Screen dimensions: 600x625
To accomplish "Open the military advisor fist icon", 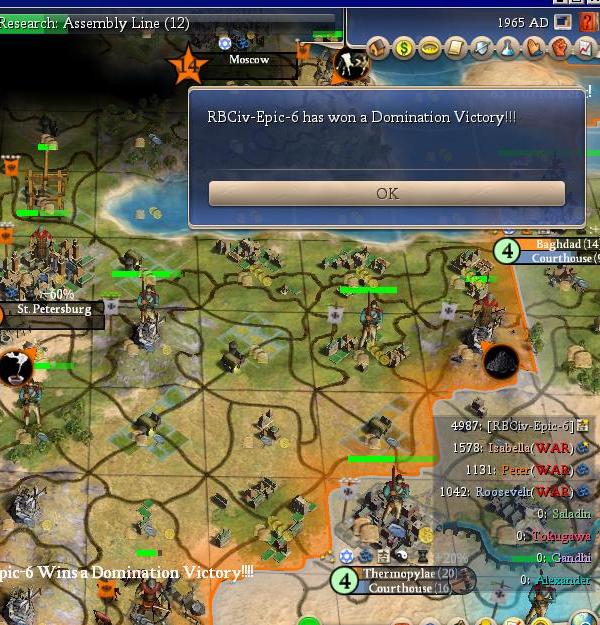I will coord(559,47).
